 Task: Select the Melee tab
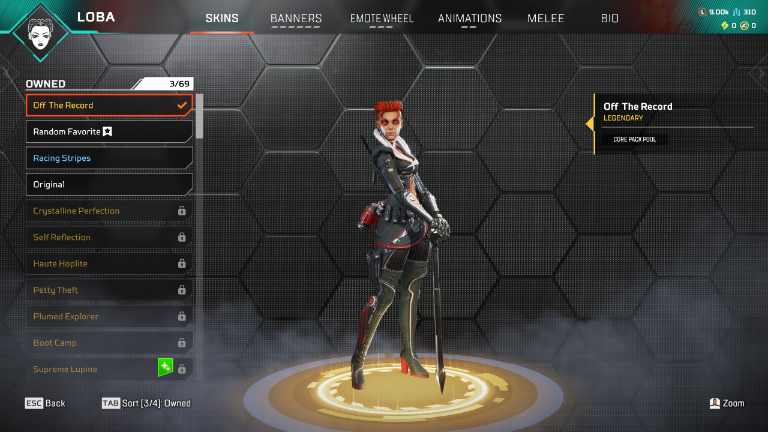[546, 18]
